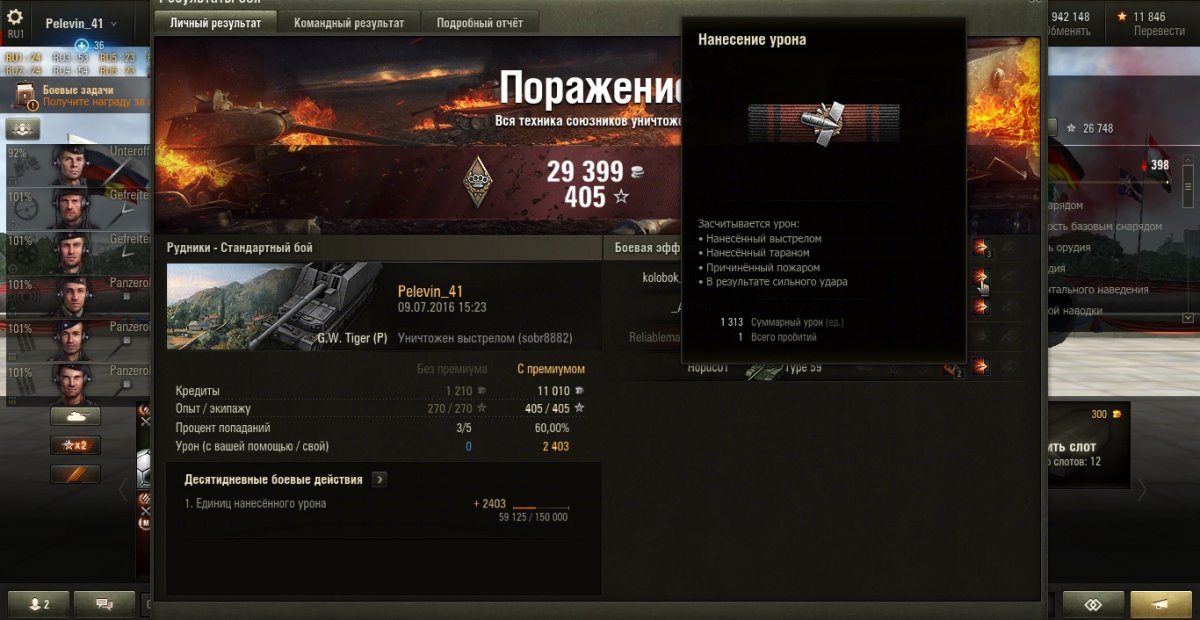
Task: Select the tank silhouette filter button
Action: (x=75, y=416)
